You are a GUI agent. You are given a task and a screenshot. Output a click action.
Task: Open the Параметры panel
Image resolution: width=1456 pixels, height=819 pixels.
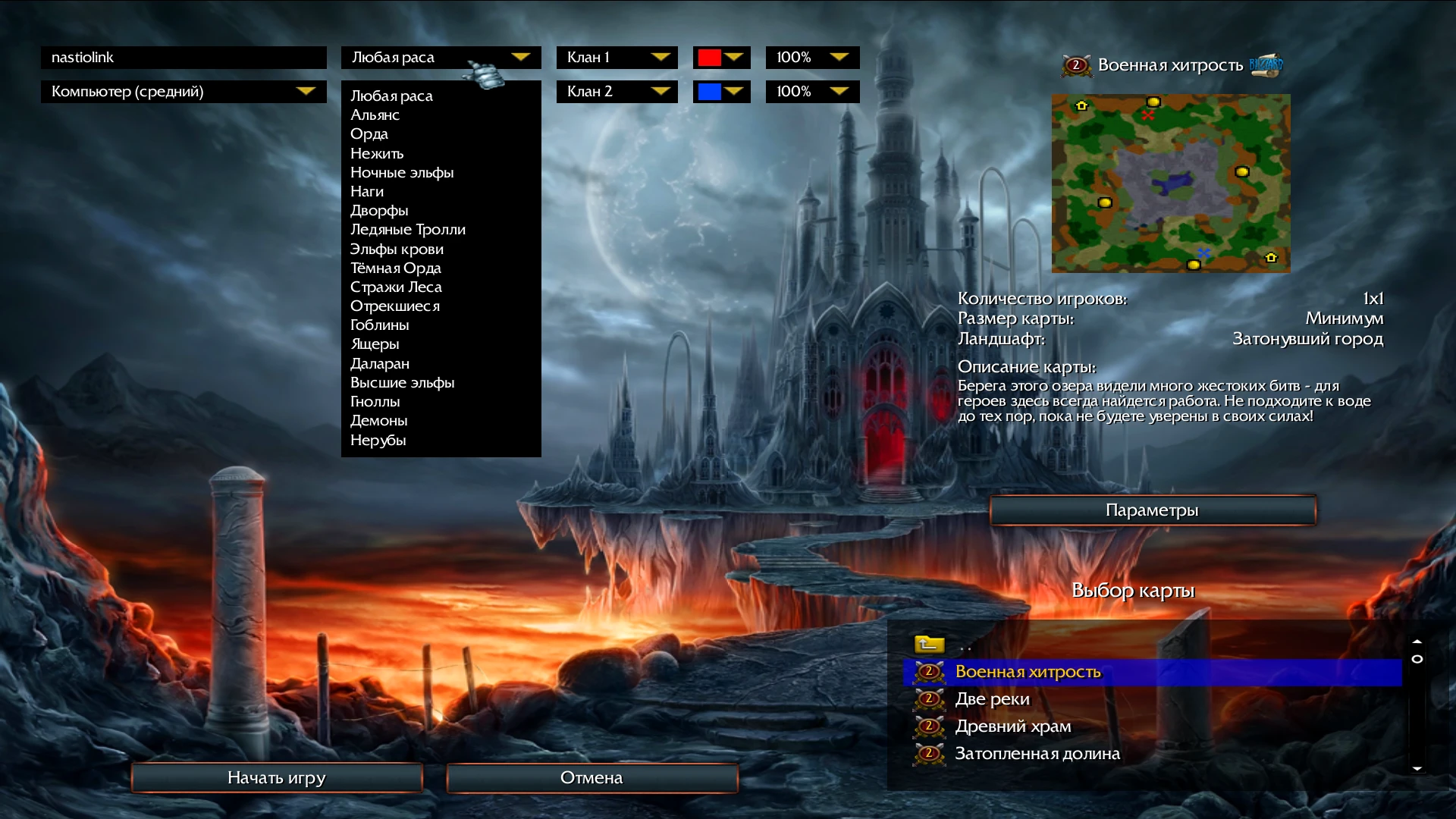1152,510
